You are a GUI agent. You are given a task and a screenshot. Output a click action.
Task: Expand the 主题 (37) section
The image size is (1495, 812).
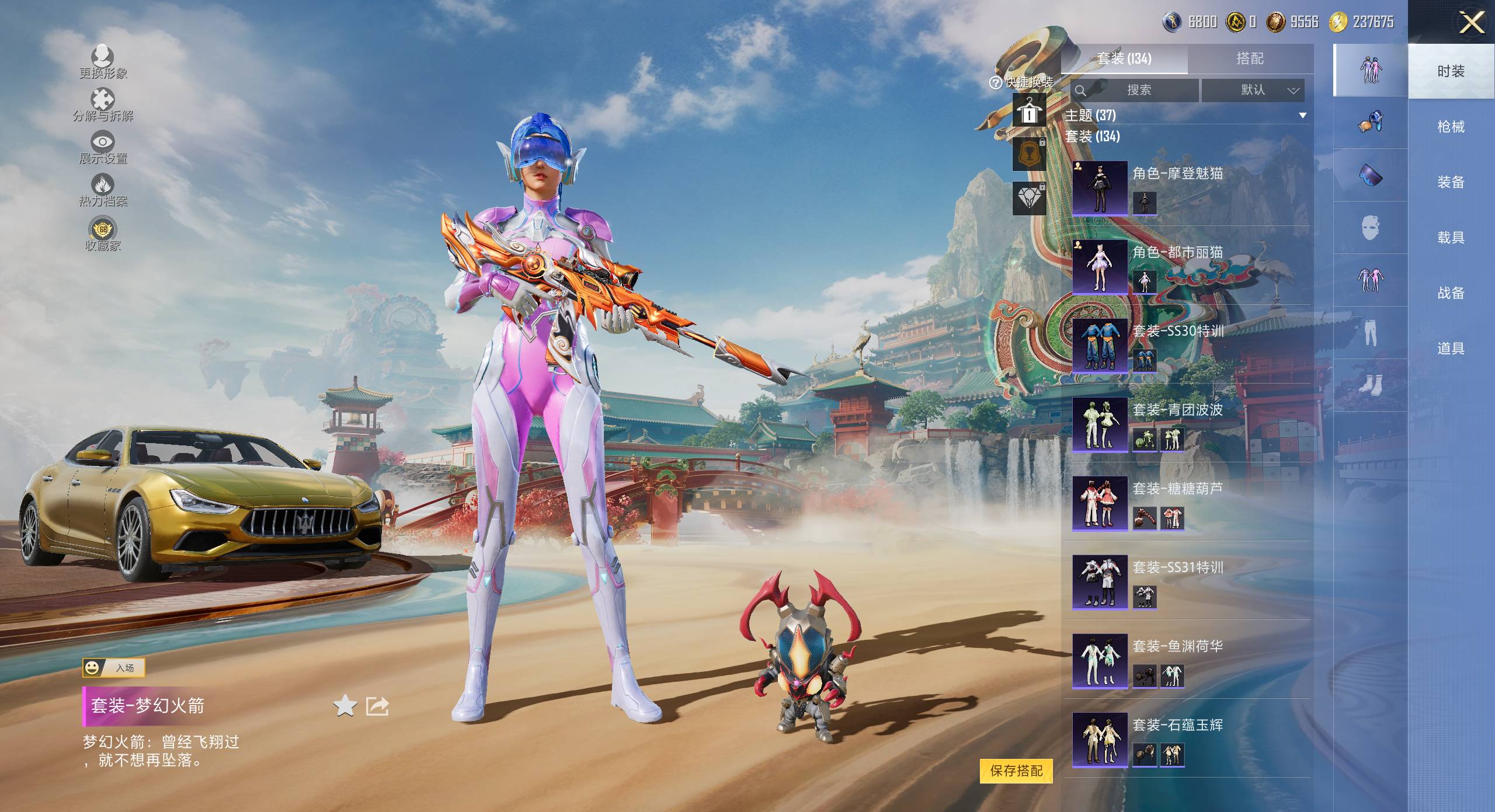[x=1302, y=116]
